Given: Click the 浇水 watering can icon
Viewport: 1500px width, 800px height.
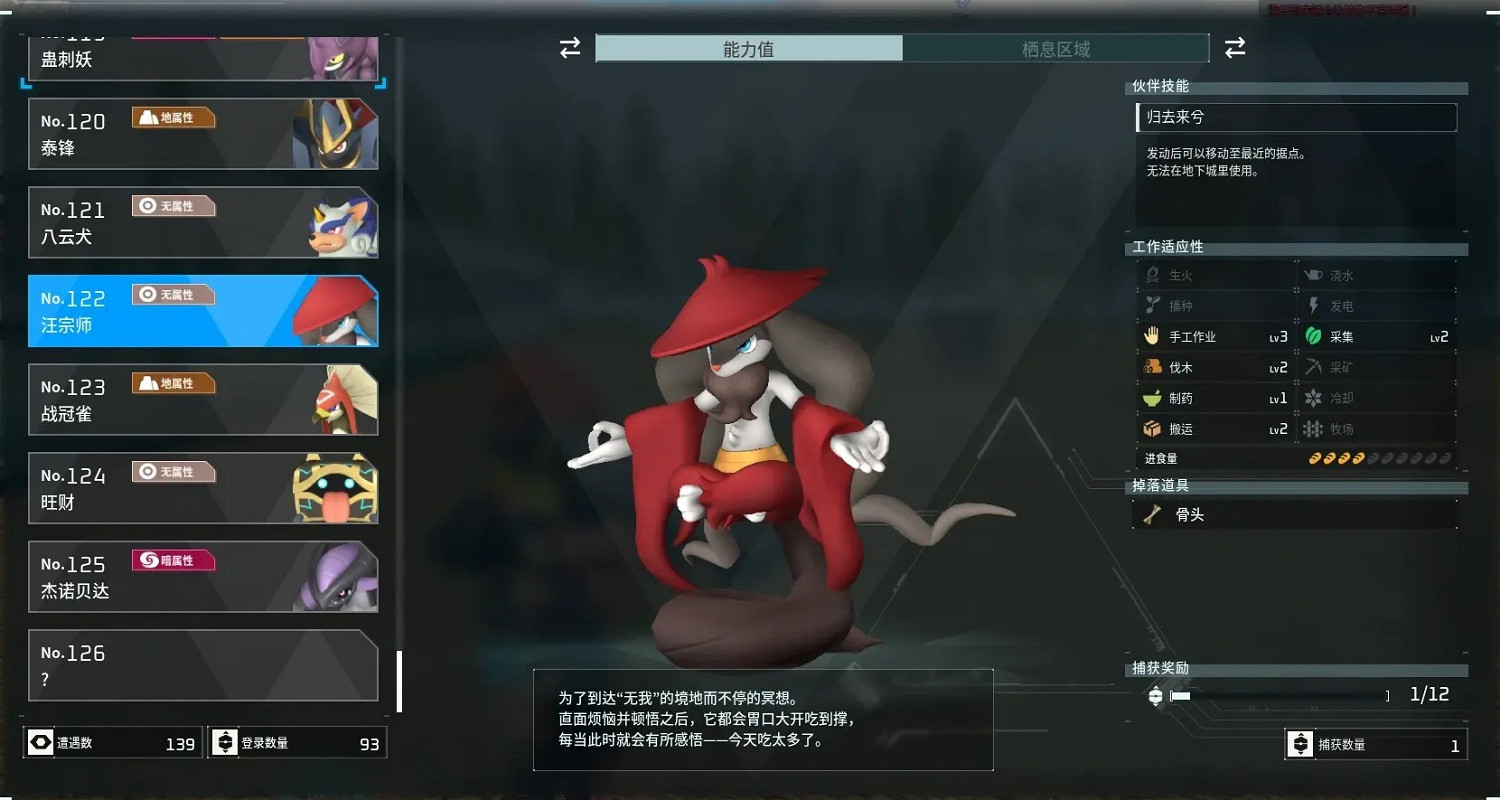Looking at the screenshot, I should click(x=1312, y=275).
